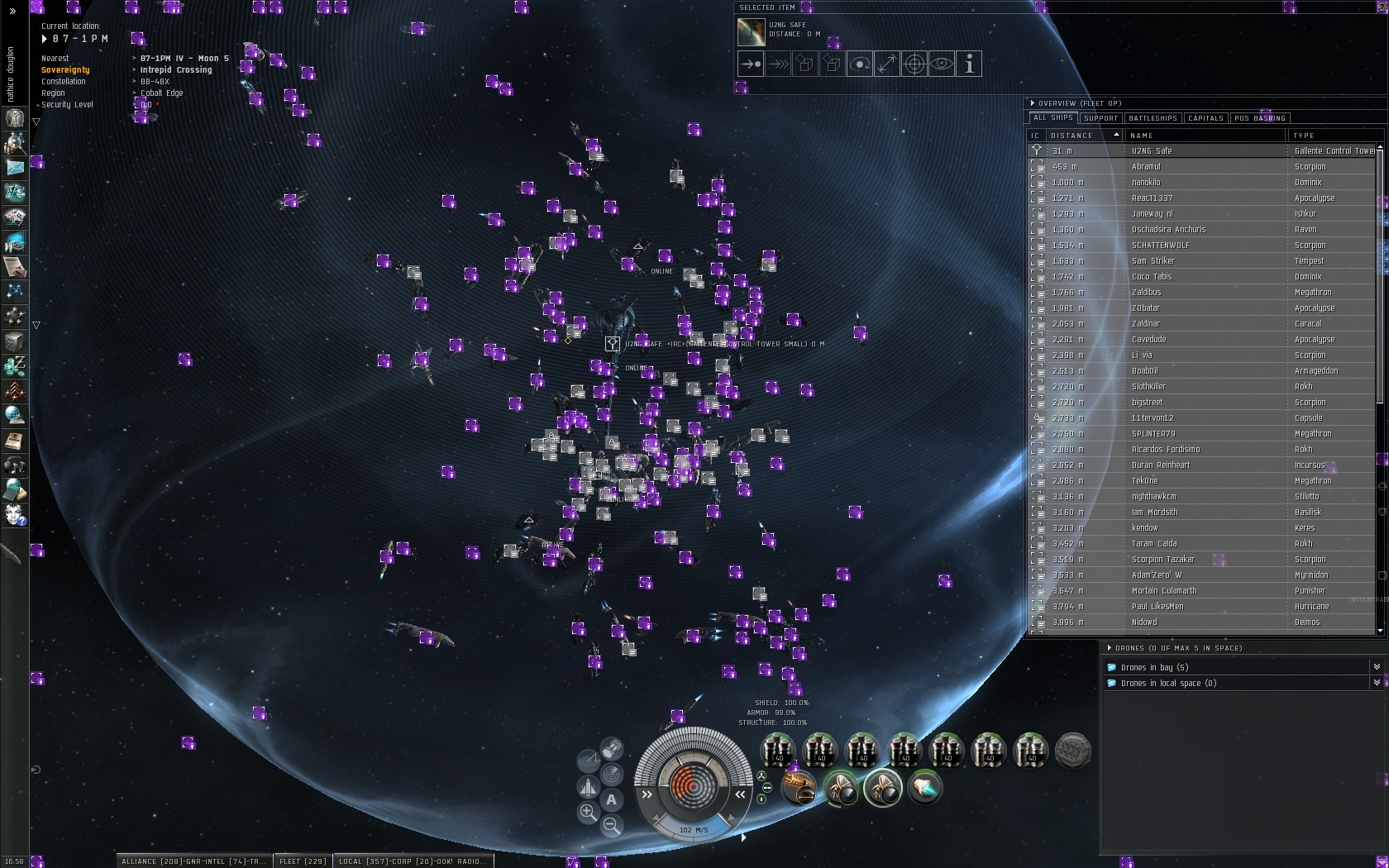1389x868 pixels.
Task: Switch to the Support overview tab
Action: pos(1100,118)
